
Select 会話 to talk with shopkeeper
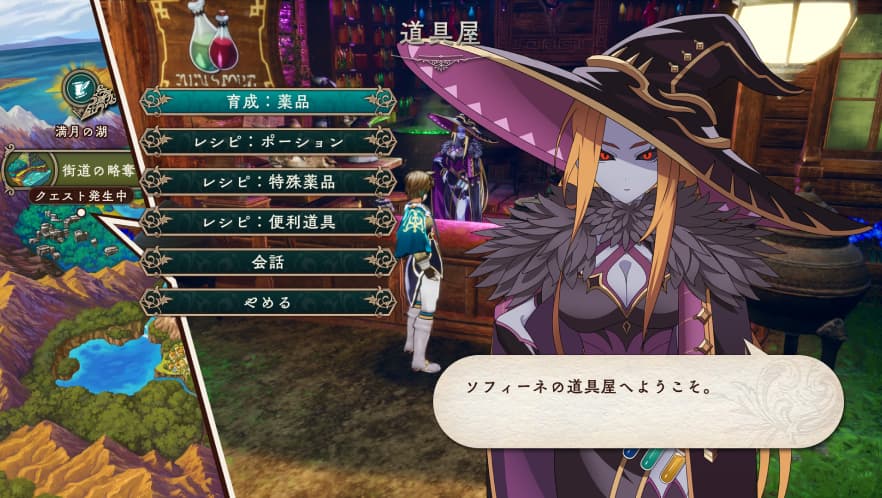click(x=268, y=261)
